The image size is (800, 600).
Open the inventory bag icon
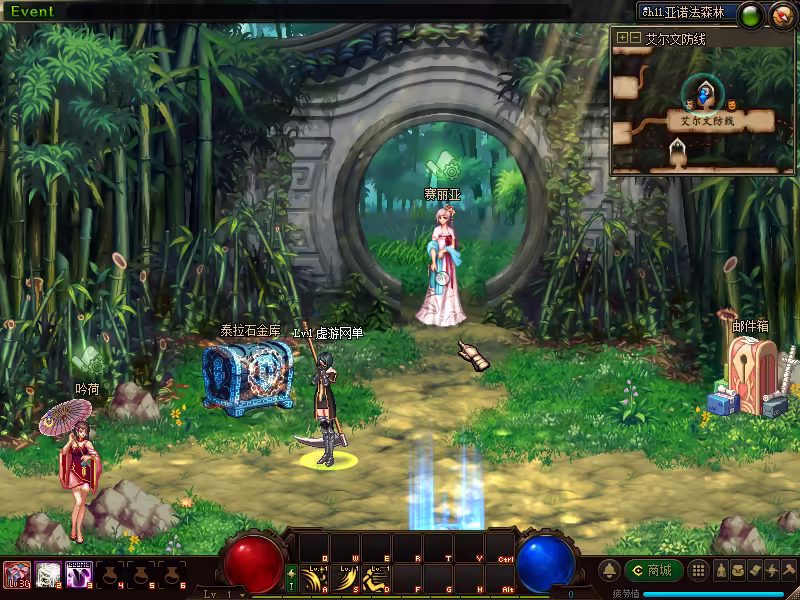(737, 570)
